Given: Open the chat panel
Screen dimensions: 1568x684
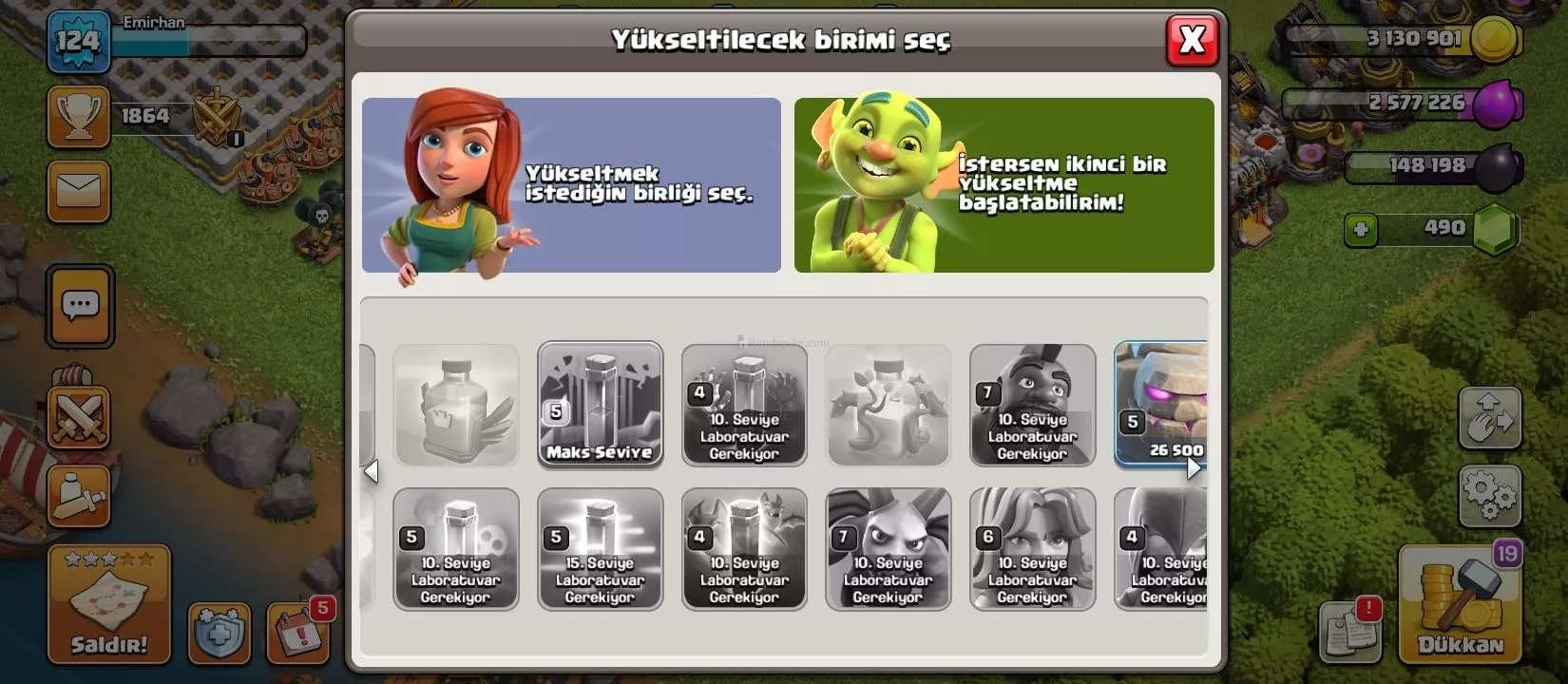Looking at the screenshot, I should pos(80,307).
